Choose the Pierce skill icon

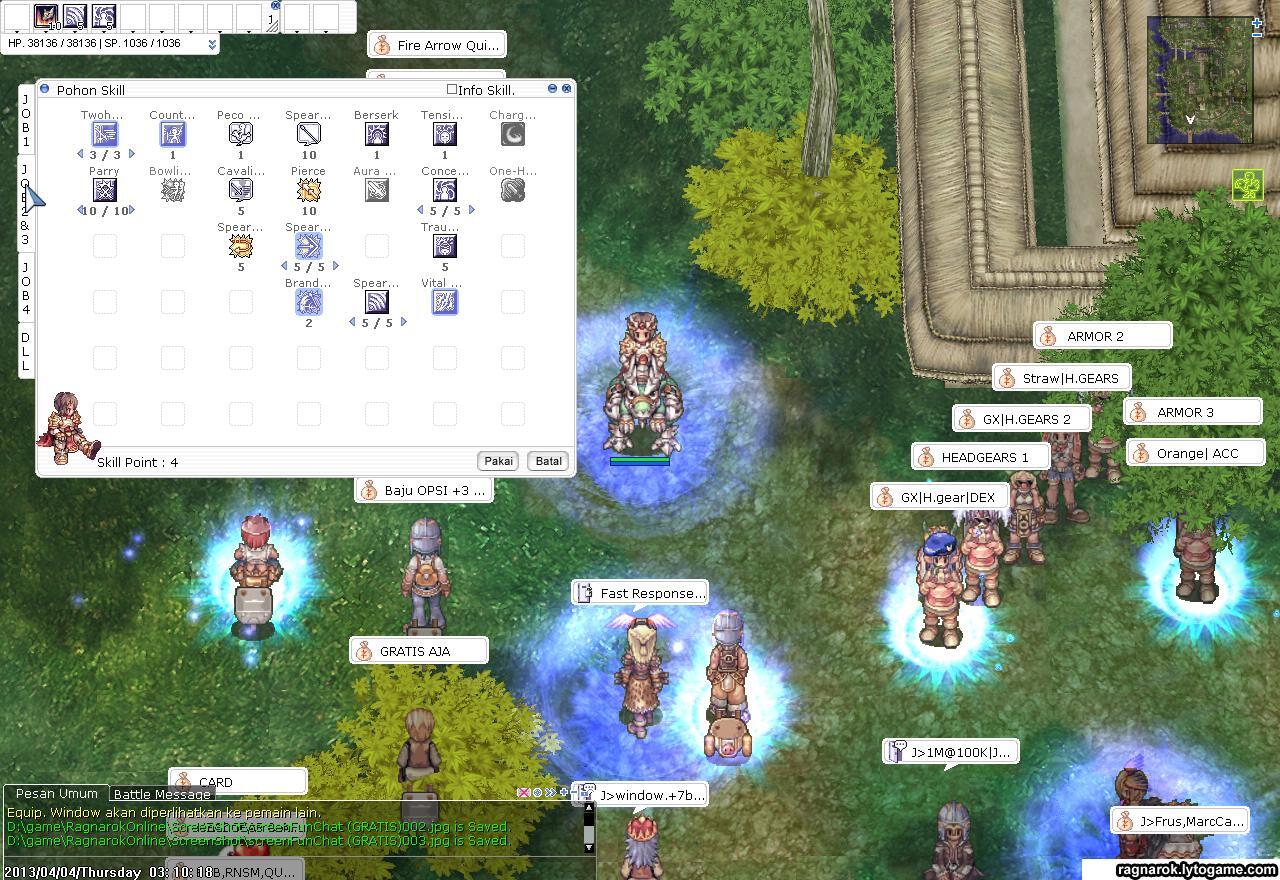pos(308,191)
